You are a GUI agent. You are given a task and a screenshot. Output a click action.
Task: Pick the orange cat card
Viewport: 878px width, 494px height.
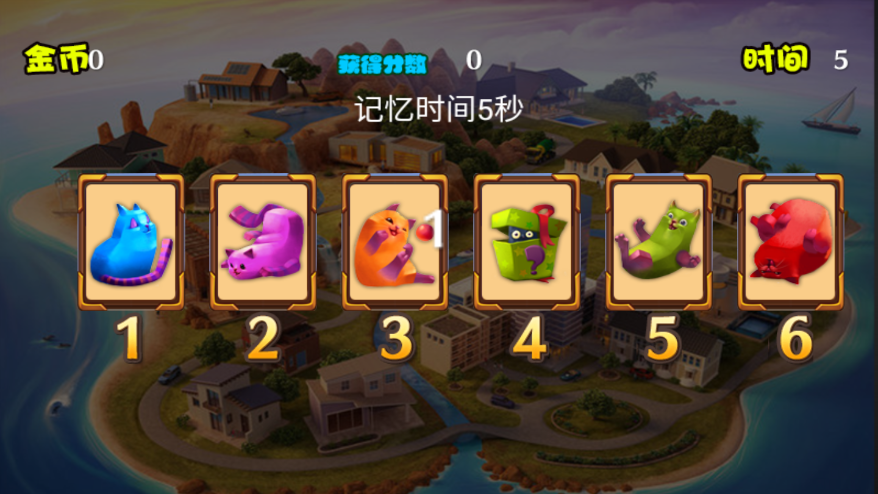pos(395,242)
